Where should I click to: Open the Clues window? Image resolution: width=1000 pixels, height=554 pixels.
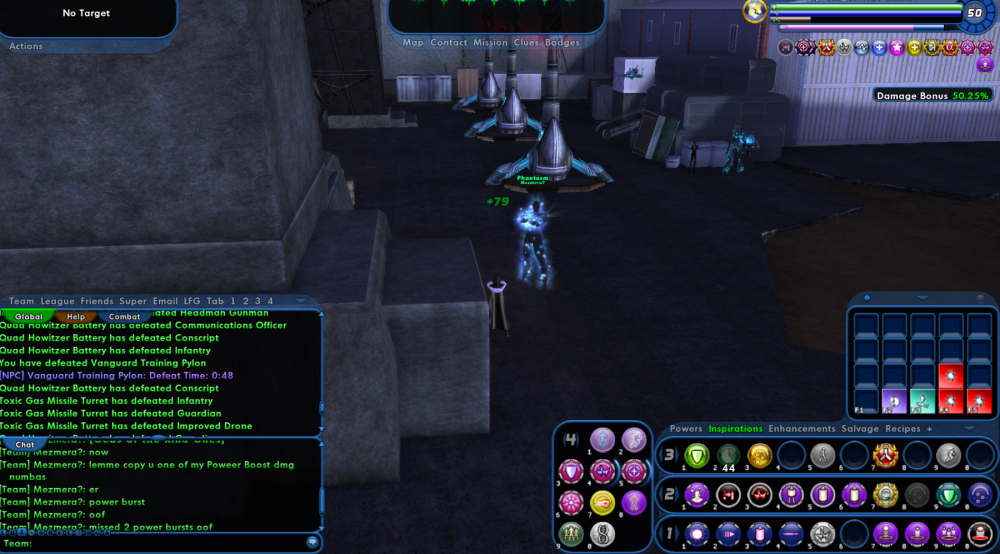click(x=526, y=43)
